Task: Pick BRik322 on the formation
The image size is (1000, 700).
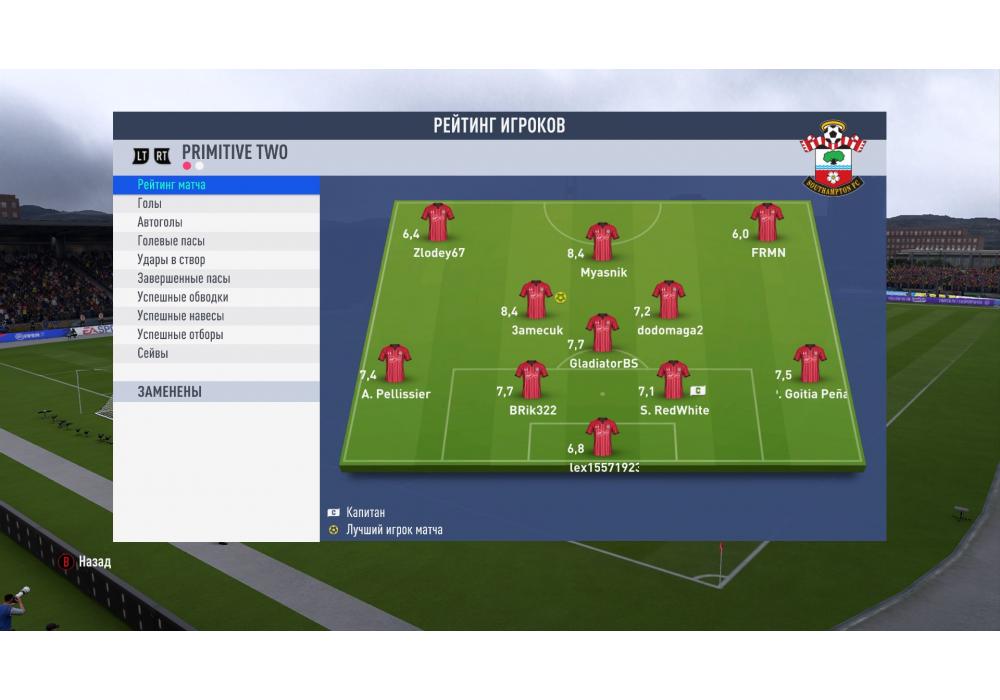Action: tap(531, 380)
